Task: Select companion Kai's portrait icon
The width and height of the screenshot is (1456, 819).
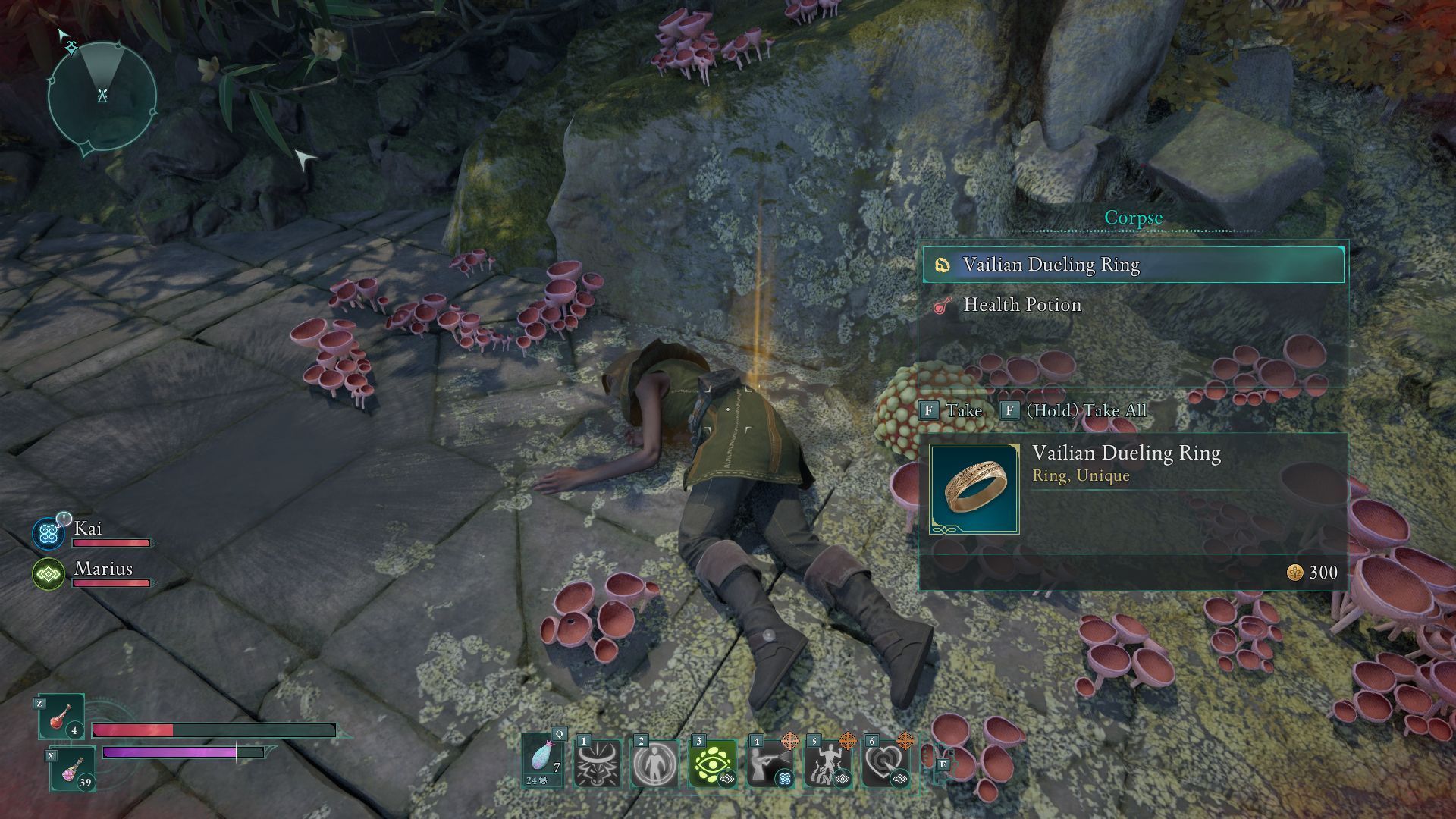Action: [49, 533]
